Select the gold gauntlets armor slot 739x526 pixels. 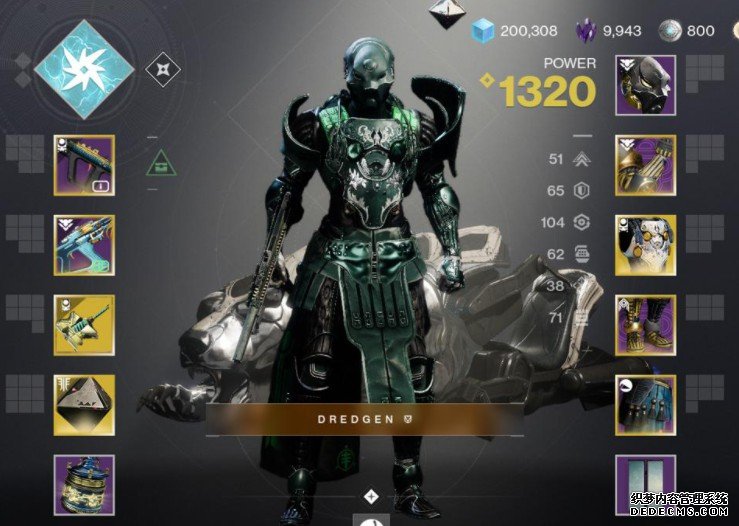pyautogui.click(x=645, y=165)
